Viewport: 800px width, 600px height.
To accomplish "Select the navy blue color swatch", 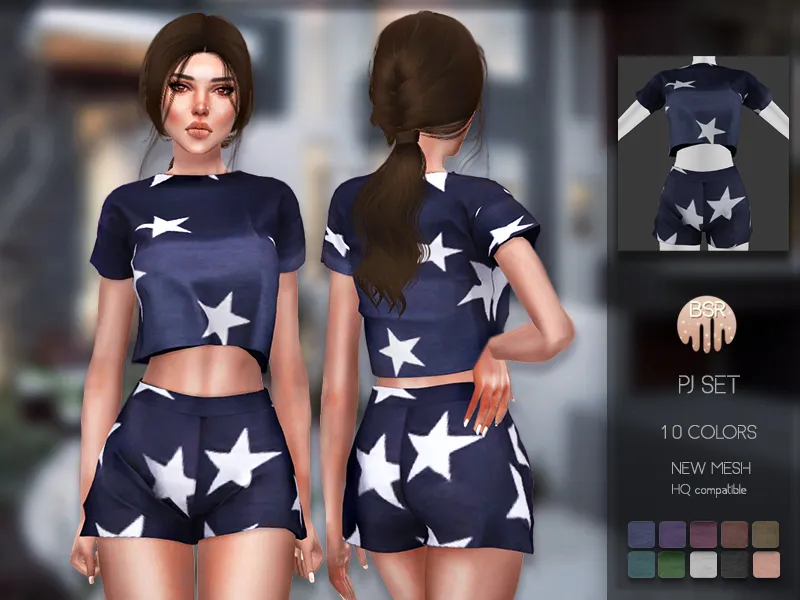I will pos(643,534).
